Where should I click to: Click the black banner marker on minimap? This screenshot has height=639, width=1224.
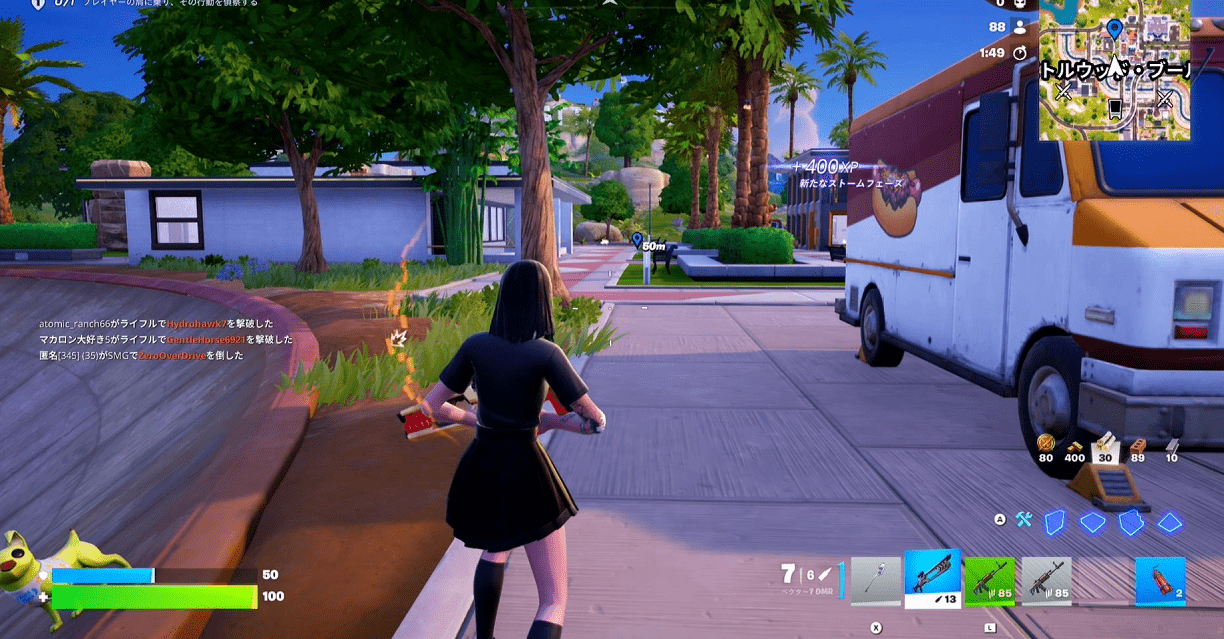1115,106
